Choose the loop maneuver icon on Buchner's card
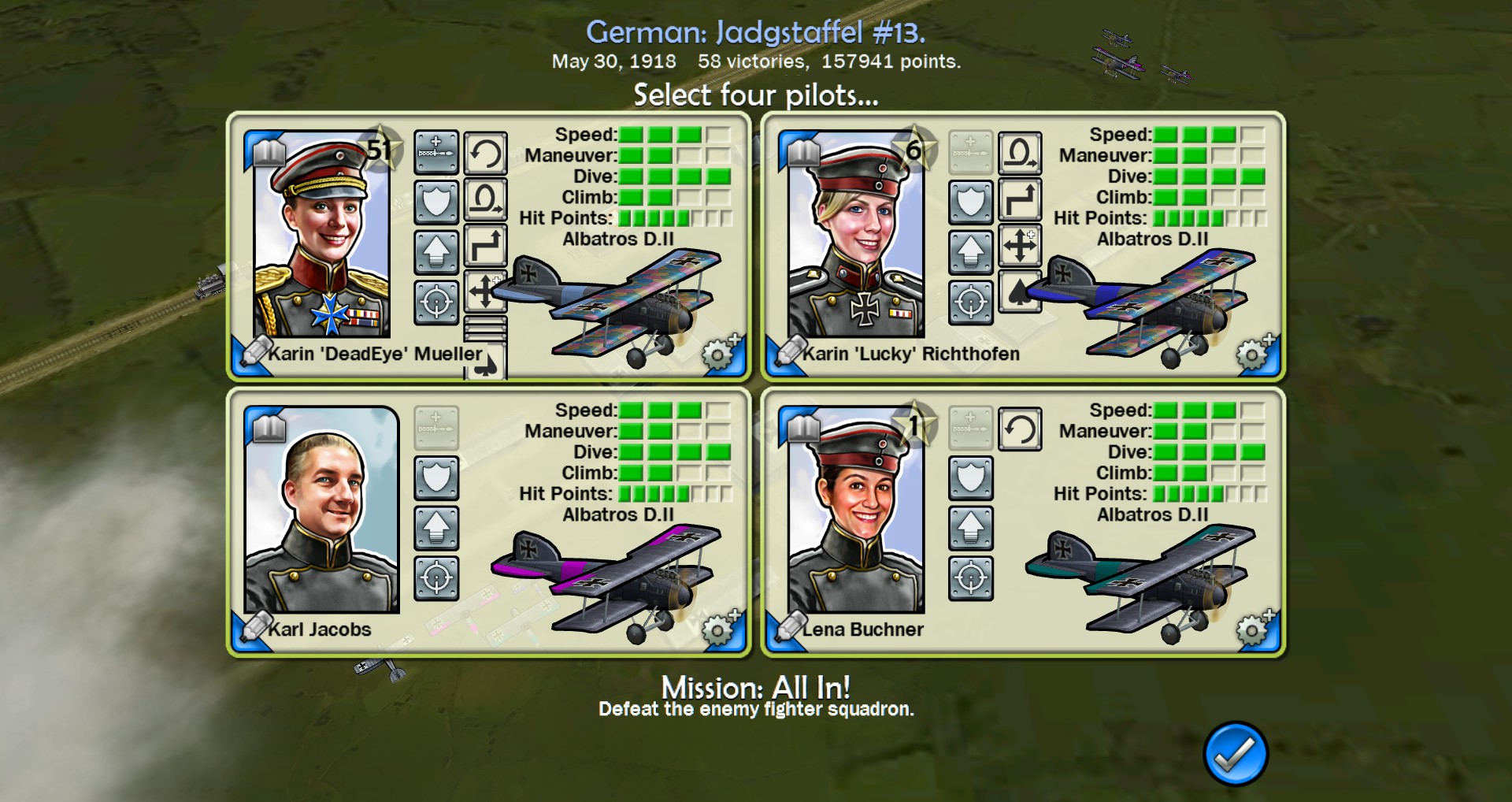The height and width of the screenshot is (802, 1512). (x=1020, y=429)
